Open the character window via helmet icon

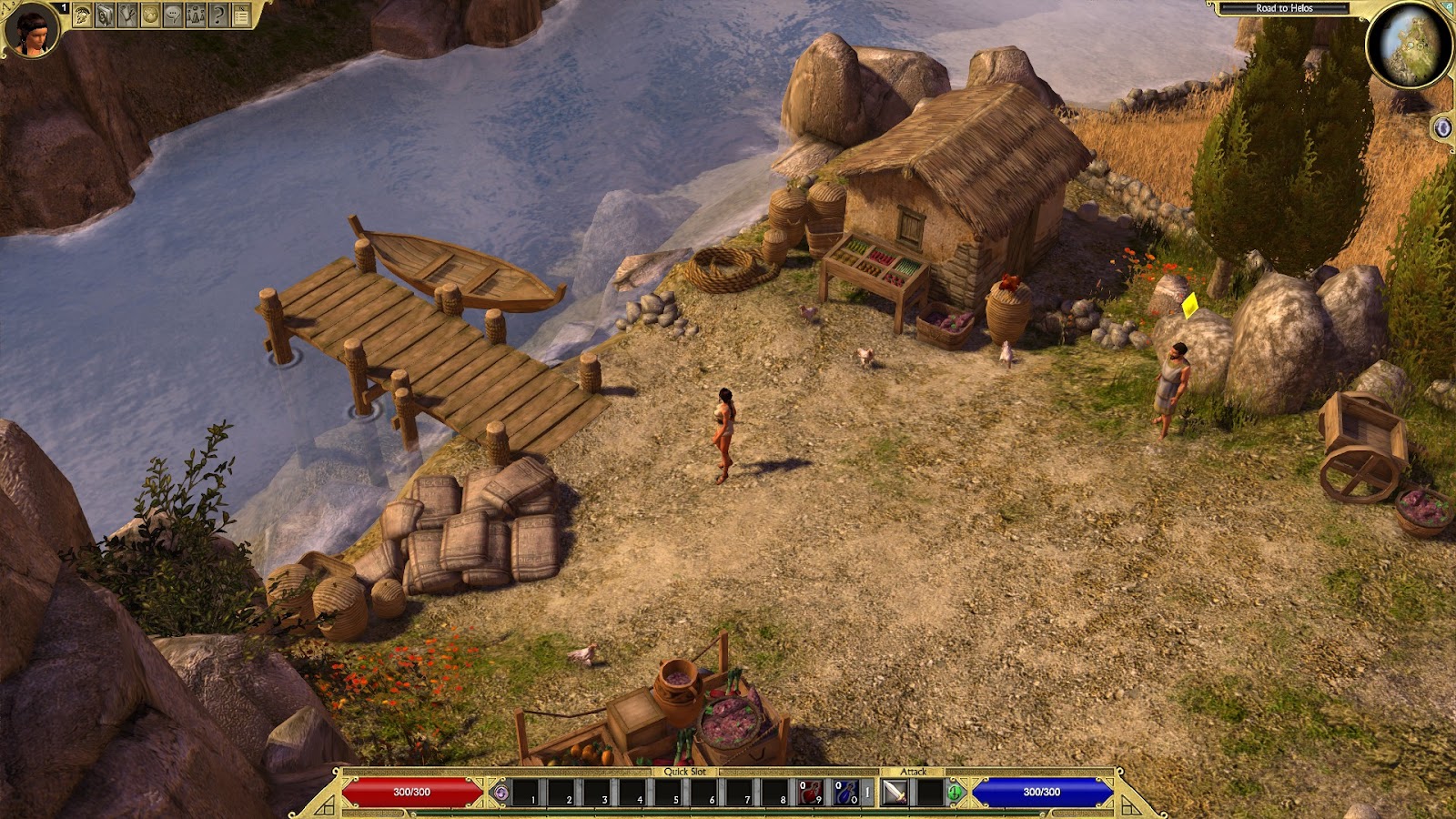pyautogui.click(x=83, y=15)
